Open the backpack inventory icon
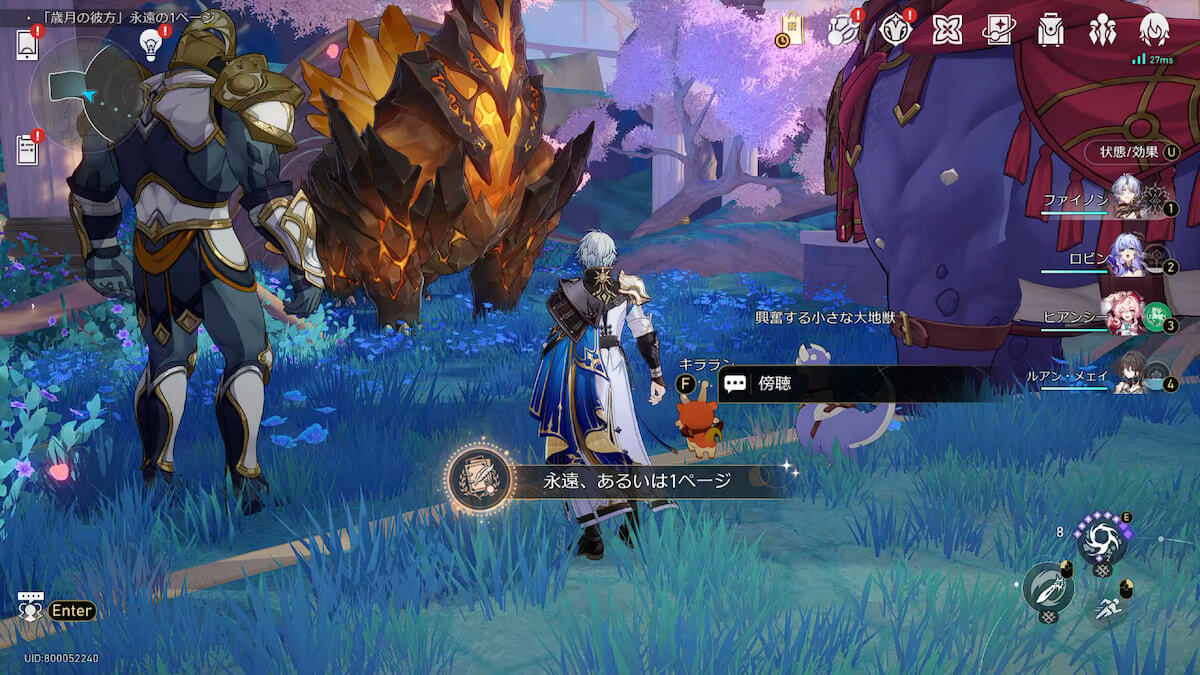The height and width of the screenshot is (675, 1200). tap(1050, 30)
